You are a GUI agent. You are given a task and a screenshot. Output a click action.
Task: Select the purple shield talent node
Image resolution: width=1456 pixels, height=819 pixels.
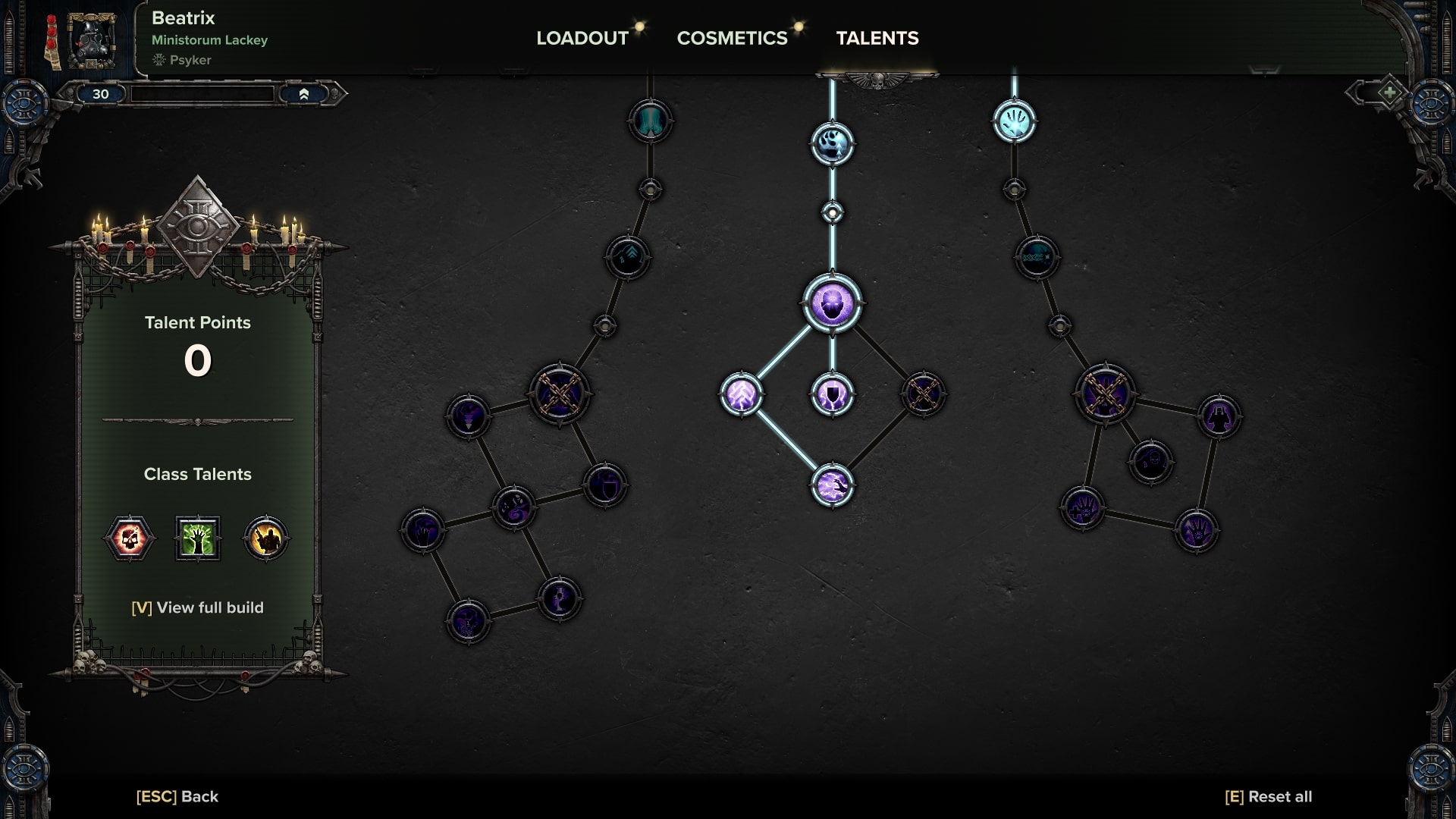(832, 394)
